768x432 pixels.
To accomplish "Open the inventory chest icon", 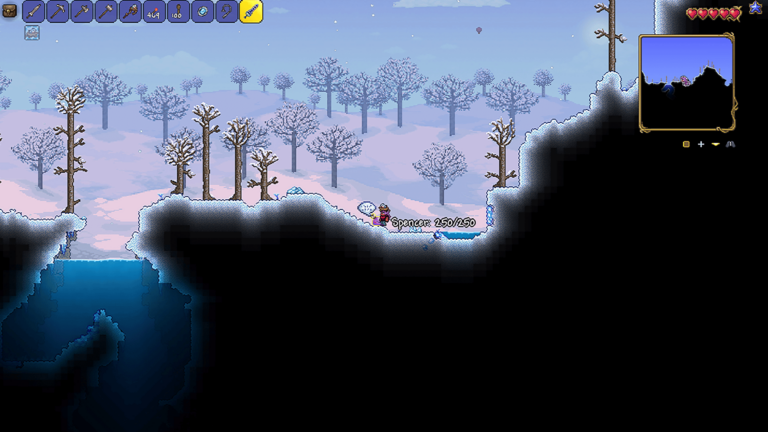I will tap(9, 11).
